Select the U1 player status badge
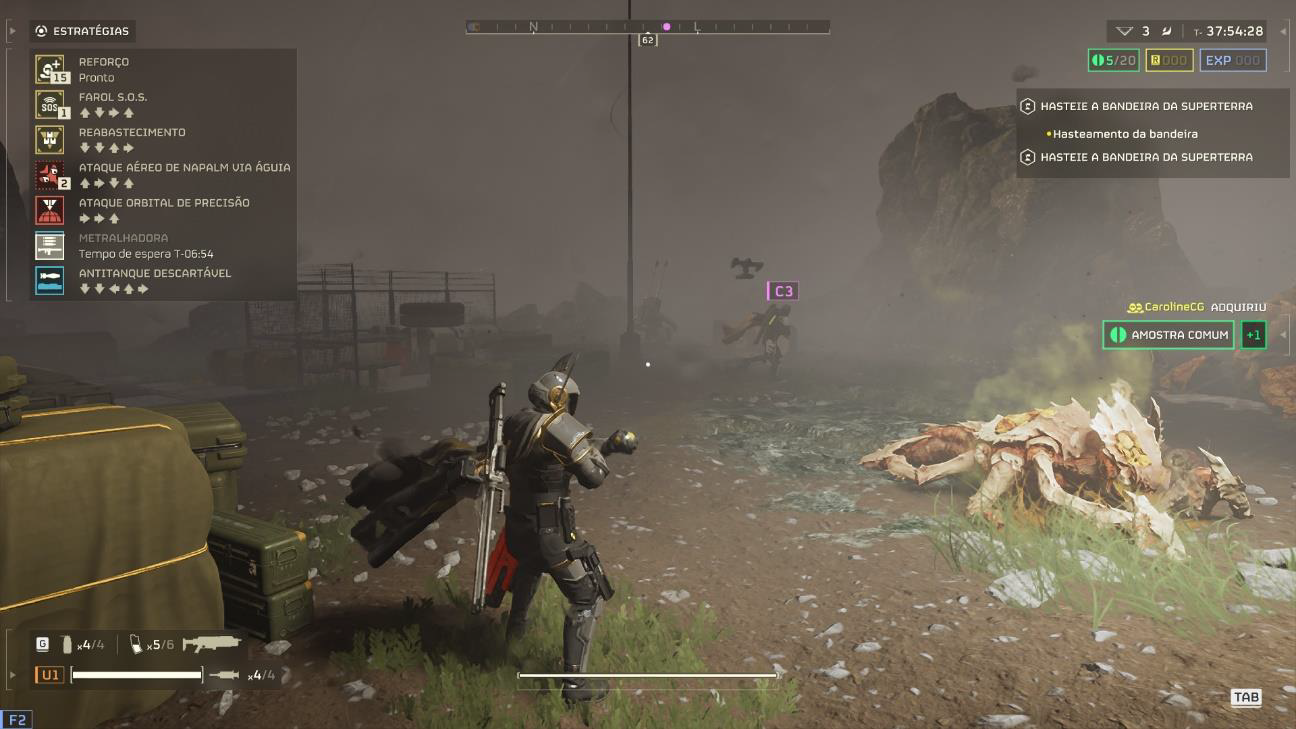 [x=50, y=675]
